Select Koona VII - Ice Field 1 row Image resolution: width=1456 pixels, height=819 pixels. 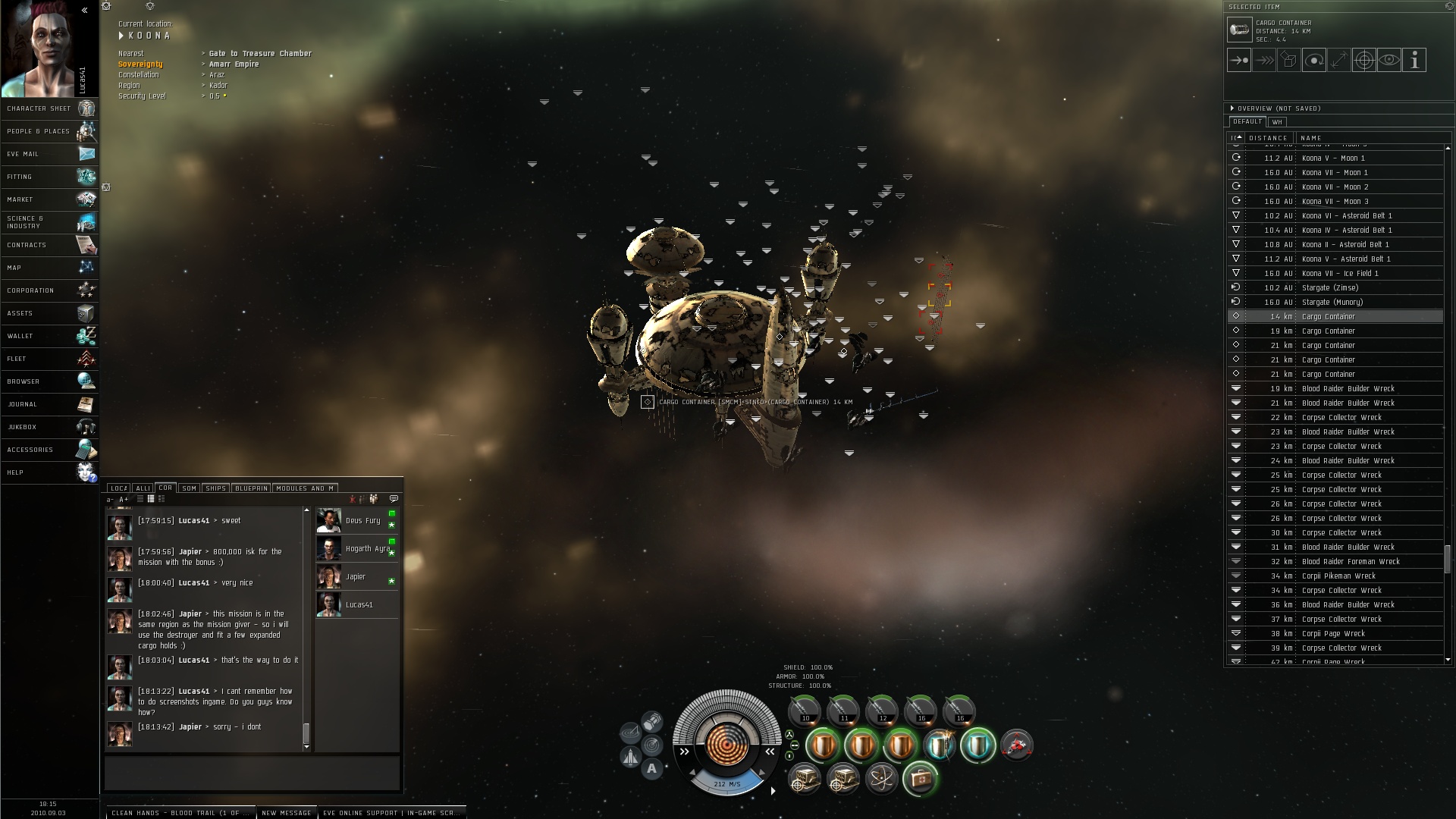(x=1339, y=274)
